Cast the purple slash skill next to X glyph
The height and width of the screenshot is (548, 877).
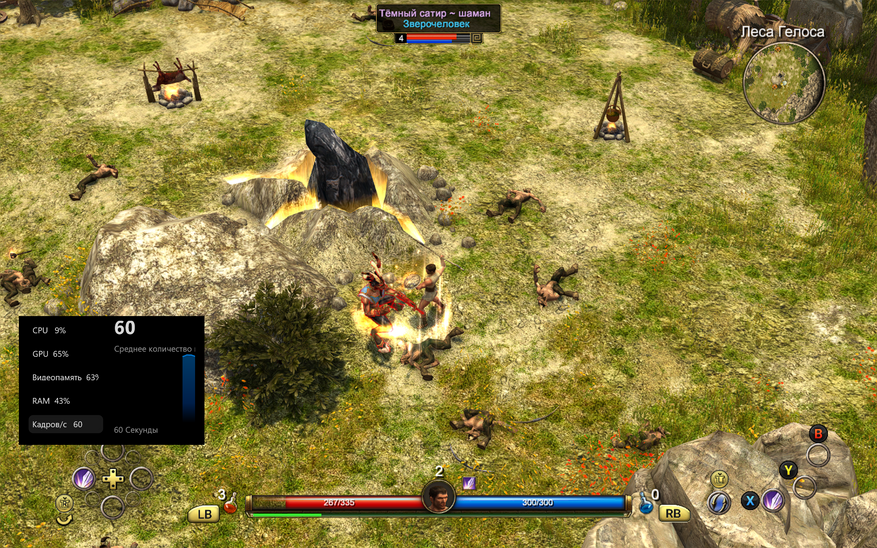[773, 500]
